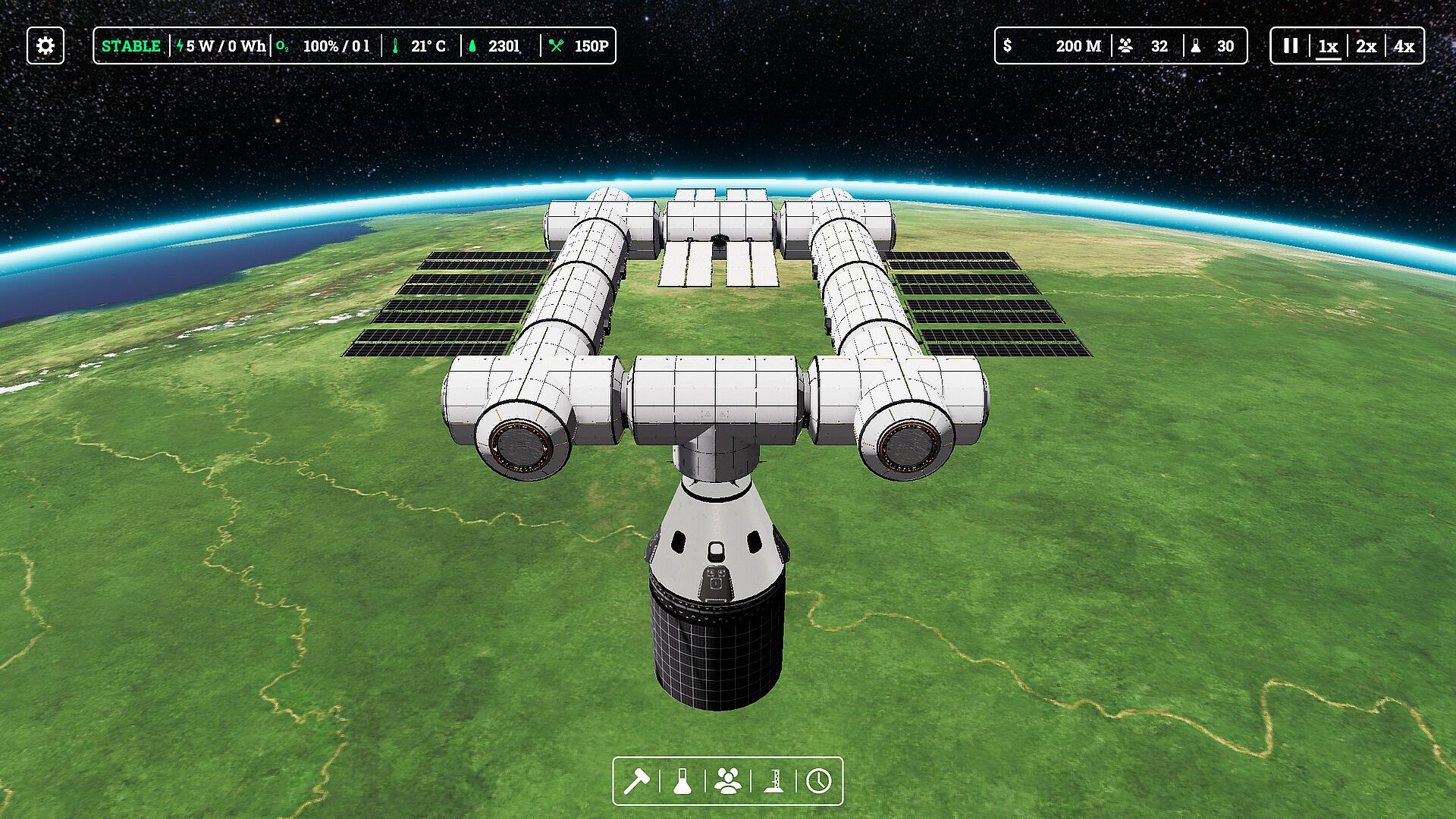Image resolution: width=1456 pixels, height=819 pixels.
Task: Open the settings gear menu
Action: coord(45,45)
